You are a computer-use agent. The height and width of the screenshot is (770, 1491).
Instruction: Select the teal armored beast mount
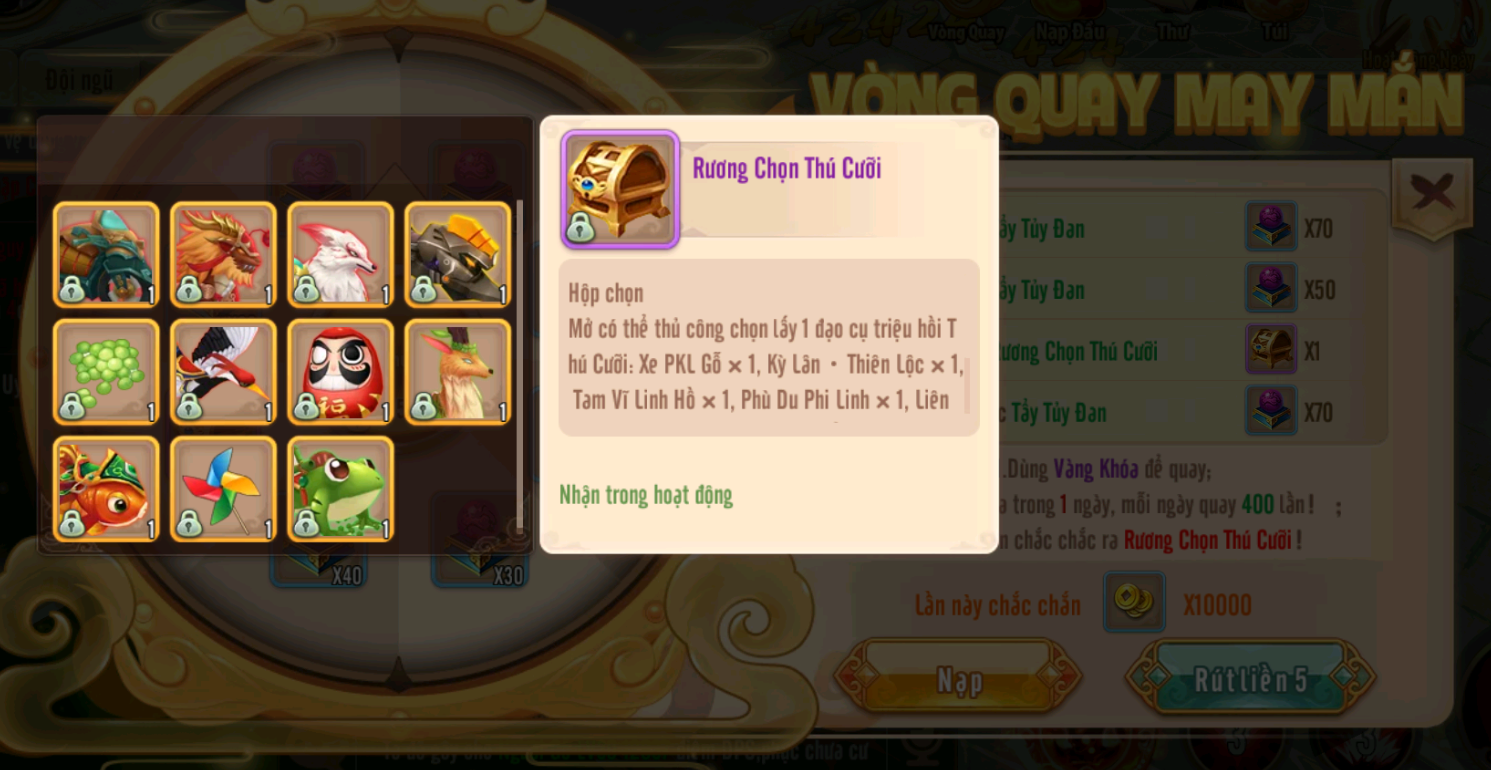[106, 255]
